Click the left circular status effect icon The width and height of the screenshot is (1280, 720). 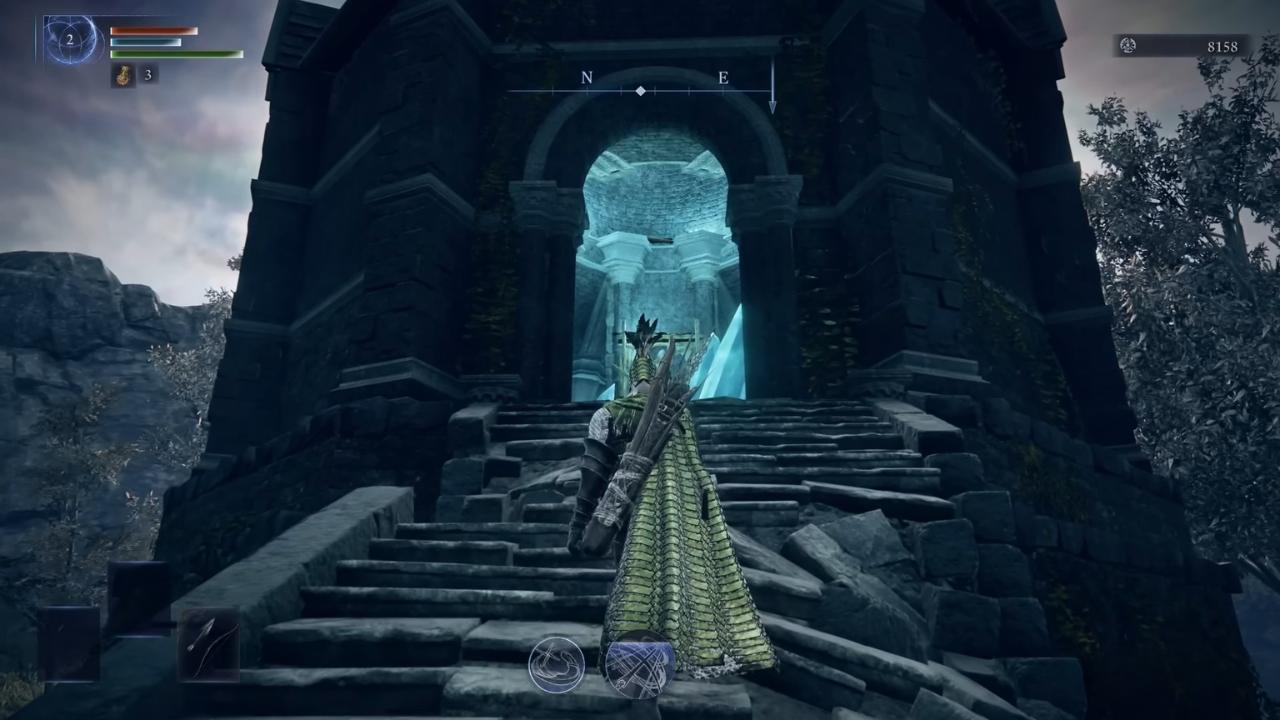coord(556,665)
